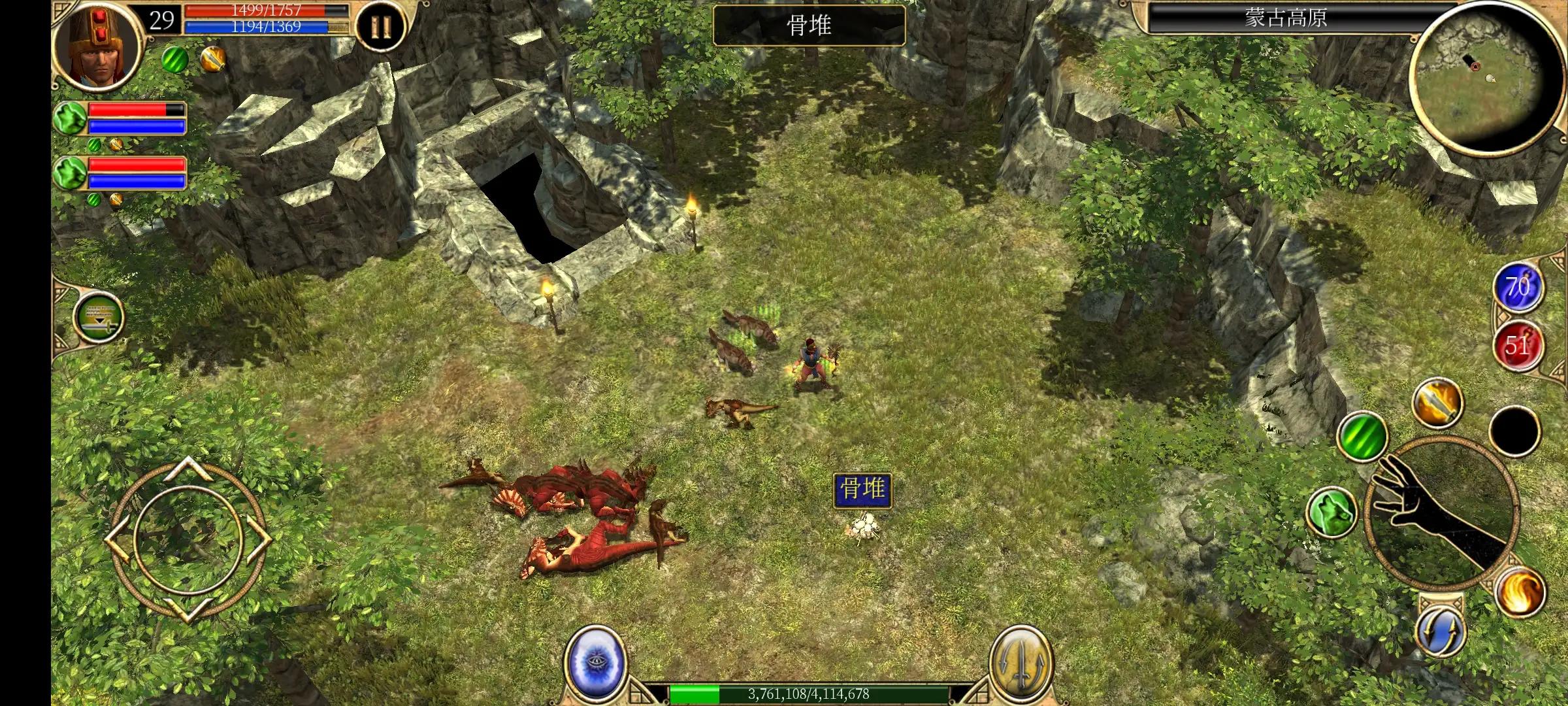Screen dimensions: 1568x706
Task: Cast the fire swirl skill
Action: (x=1520, y=592)
